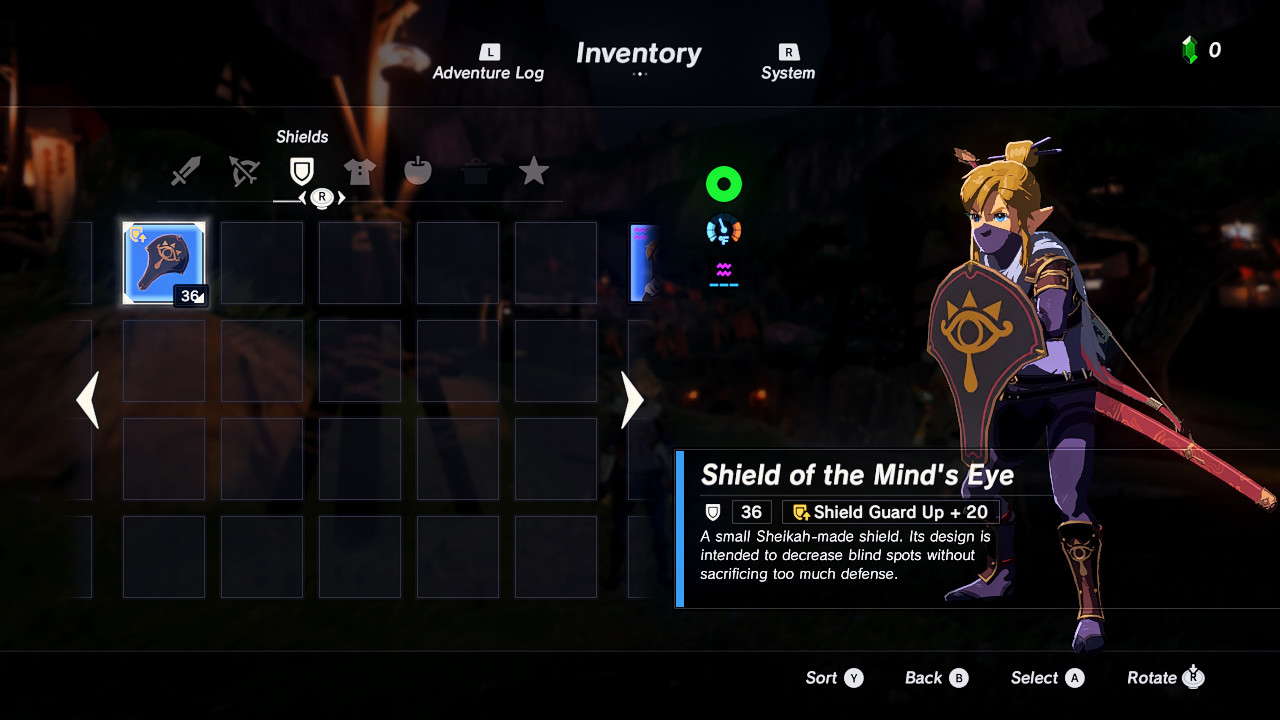Click the right page navigation arrow
The image size is (1280, 720).
(632, 400)
